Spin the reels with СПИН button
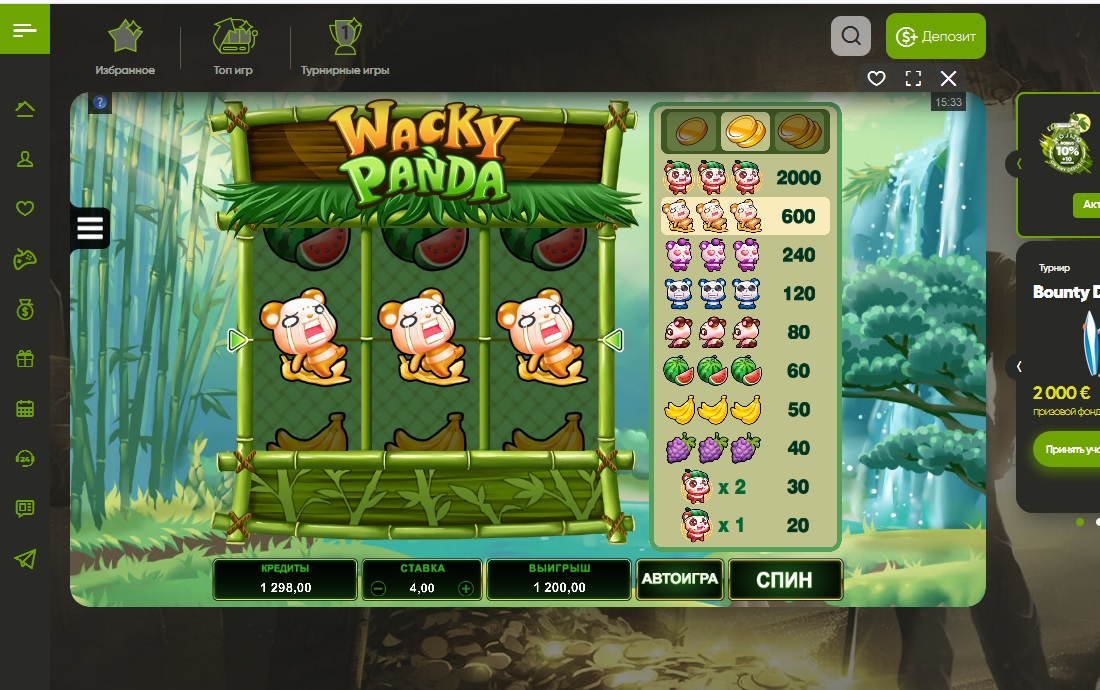 (785, 580)
